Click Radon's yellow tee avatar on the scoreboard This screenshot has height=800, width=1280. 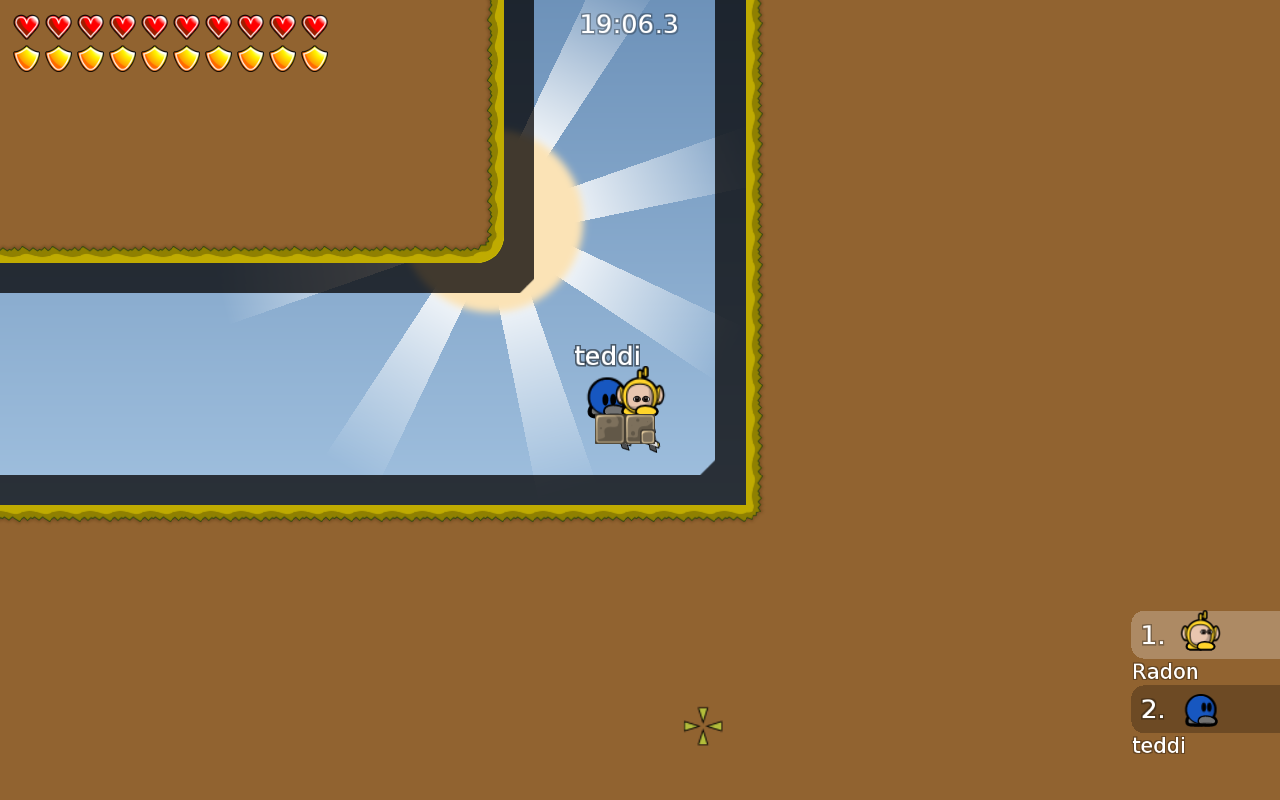[x=1199, y=631]
